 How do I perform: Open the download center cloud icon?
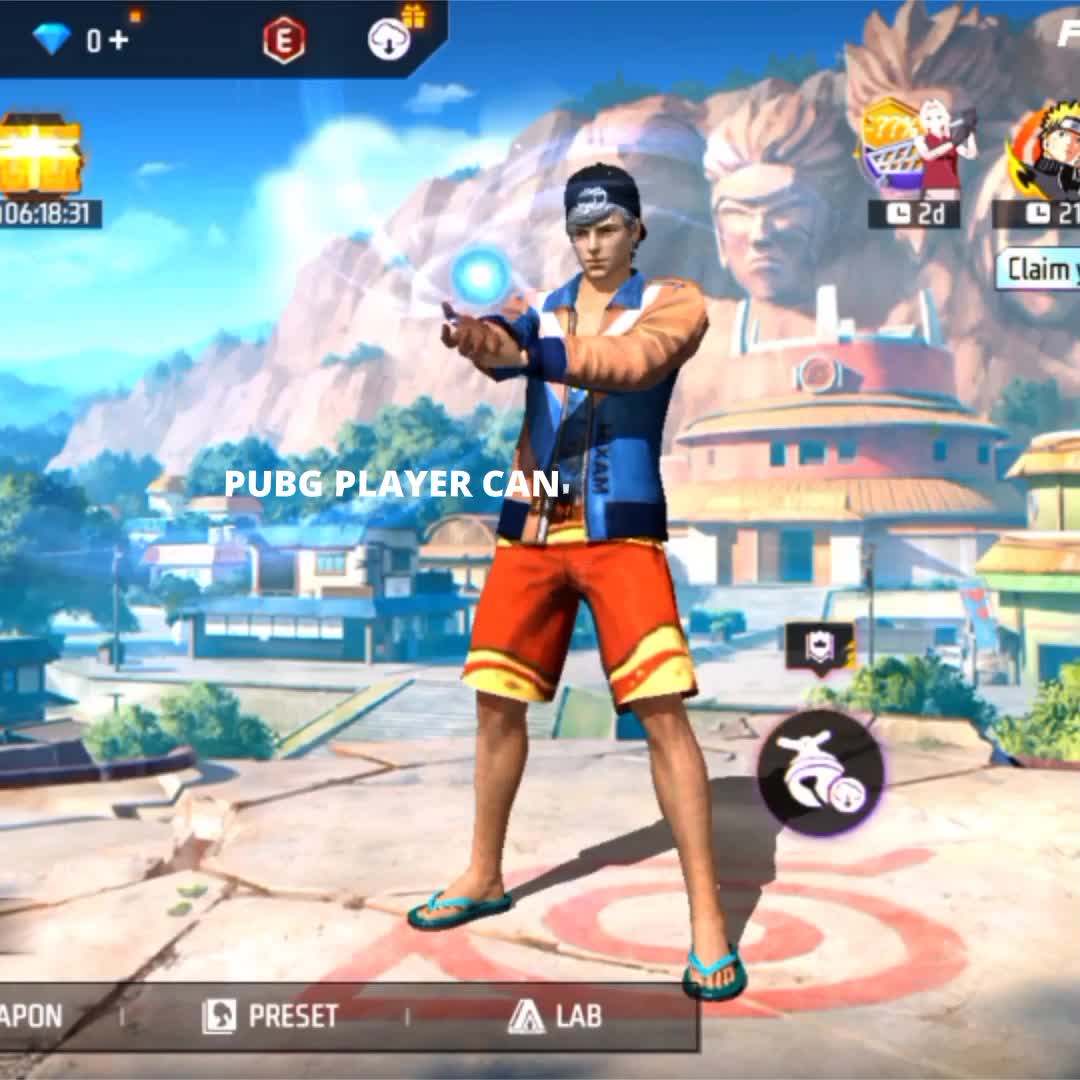(x=389, y=40)
